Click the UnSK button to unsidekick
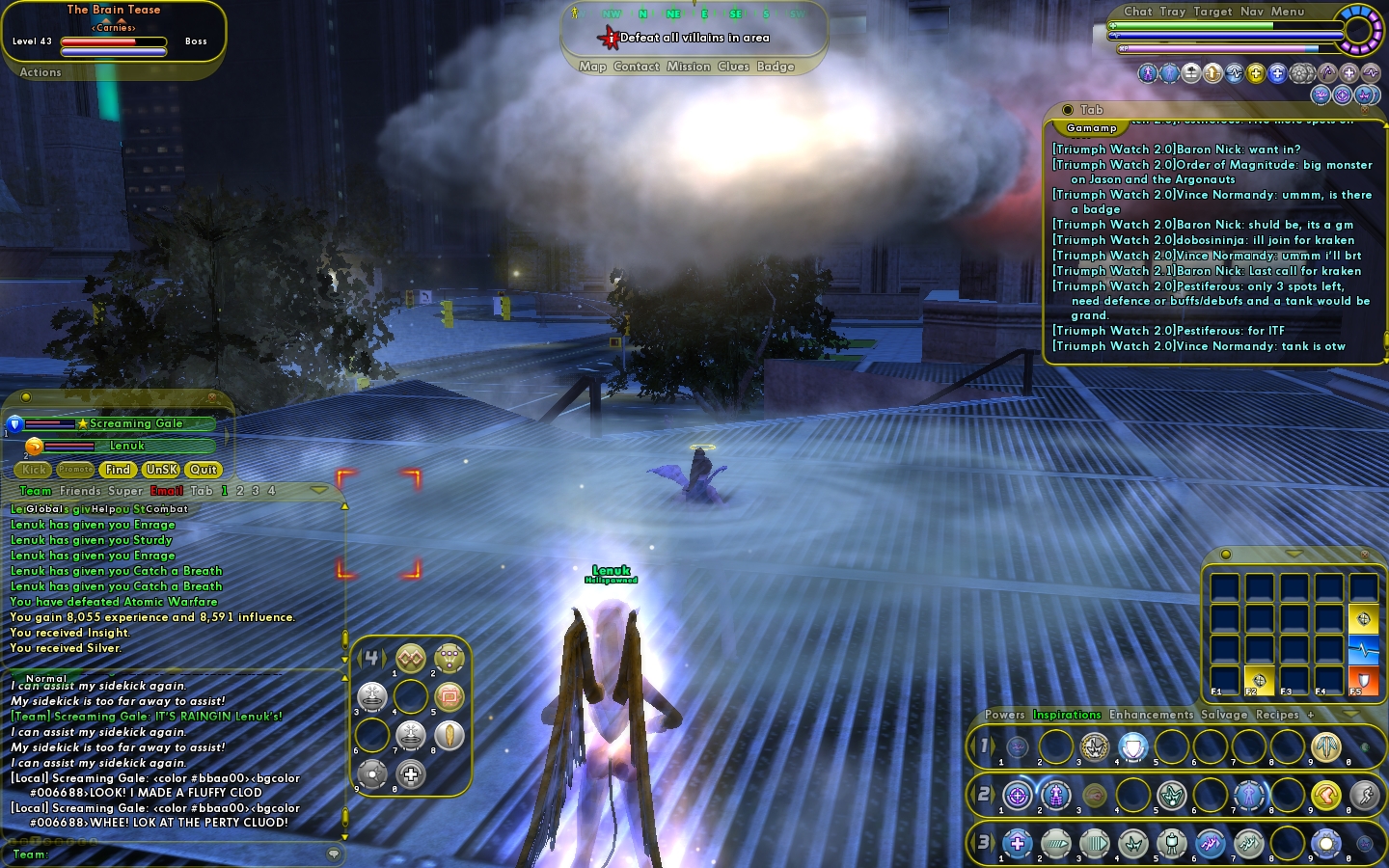Image resolution: width=1389 pixels, height=868 pixels. click(161, 470)
